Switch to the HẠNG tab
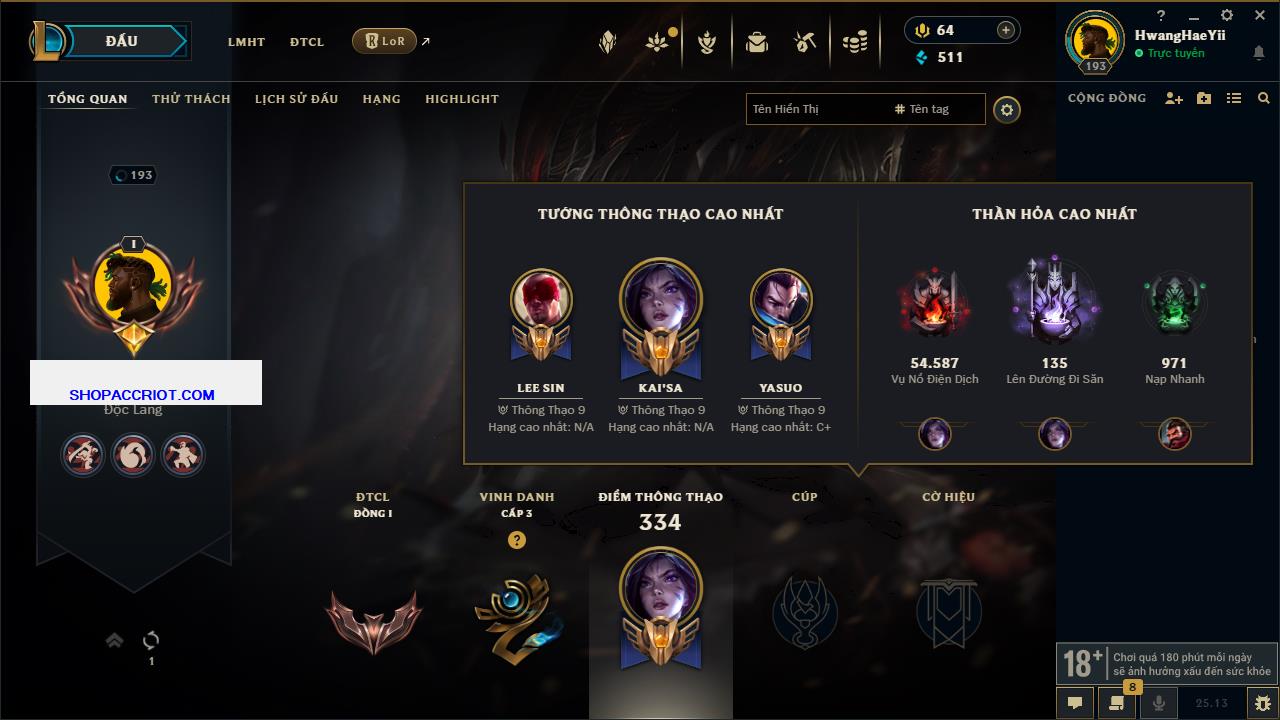The image size is (1280, 720). pyautogui.click(x=381, y=99)
